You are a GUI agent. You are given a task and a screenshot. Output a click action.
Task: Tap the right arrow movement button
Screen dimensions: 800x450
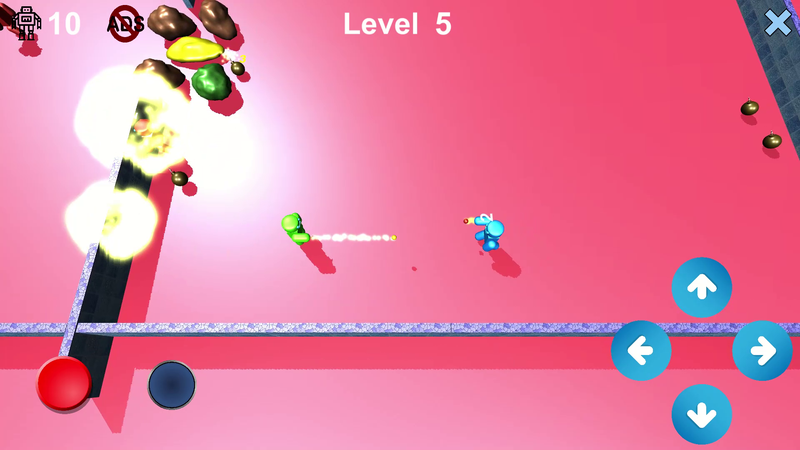coord(762,351)
